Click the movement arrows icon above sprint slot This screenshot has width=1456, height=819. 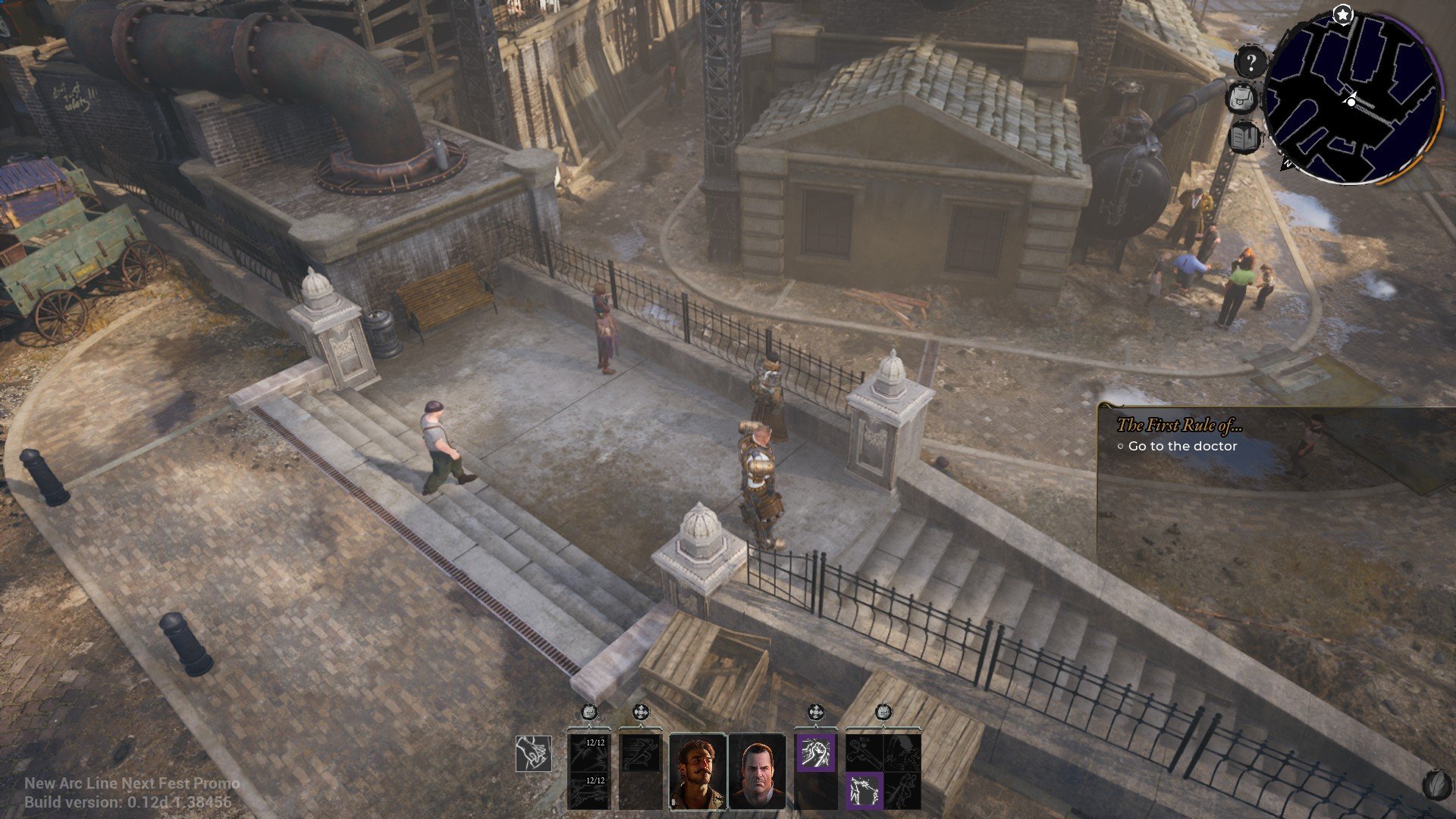[641, 712]
